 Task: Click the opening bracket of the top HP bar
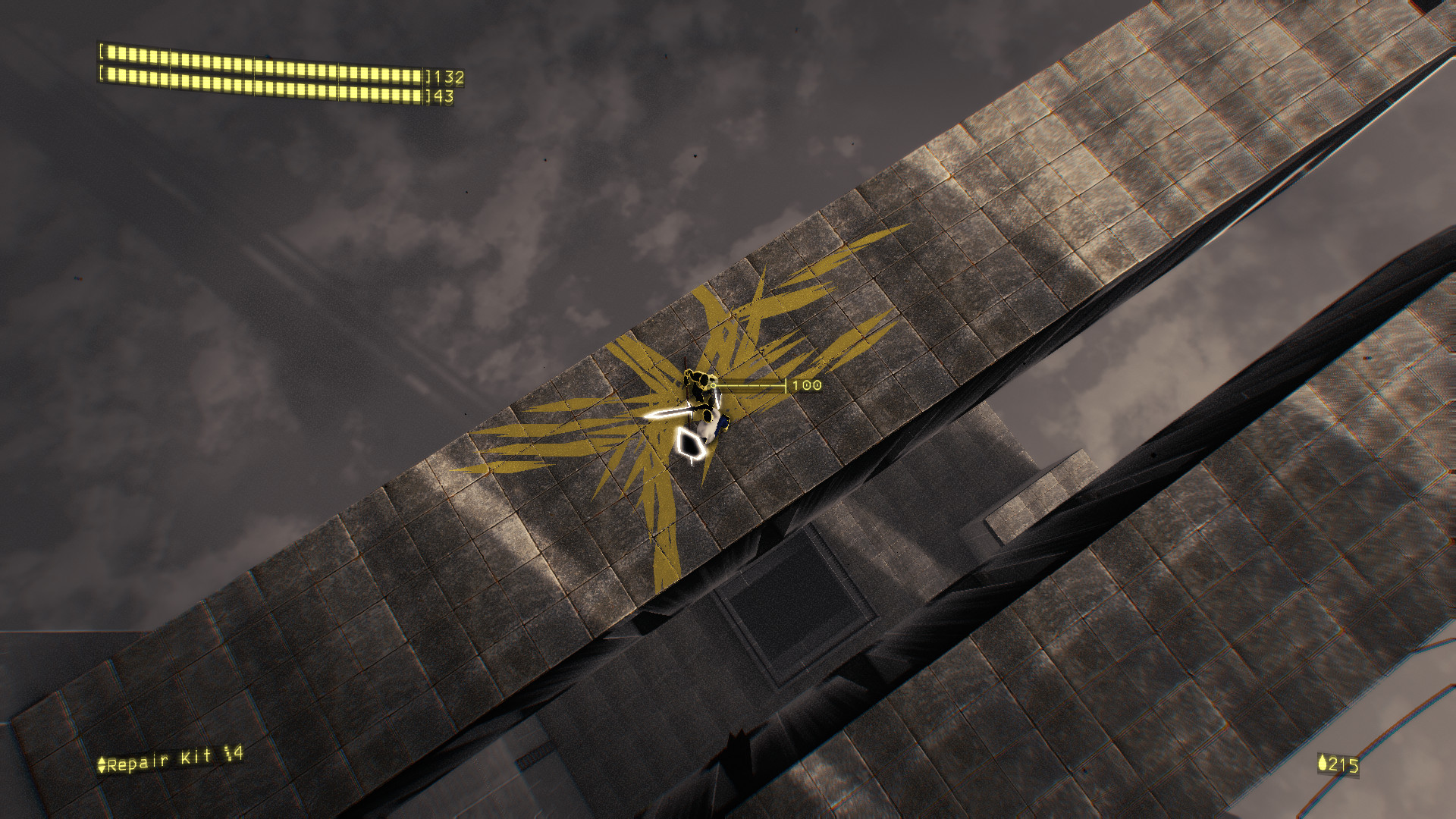click(x=102, y=52)
